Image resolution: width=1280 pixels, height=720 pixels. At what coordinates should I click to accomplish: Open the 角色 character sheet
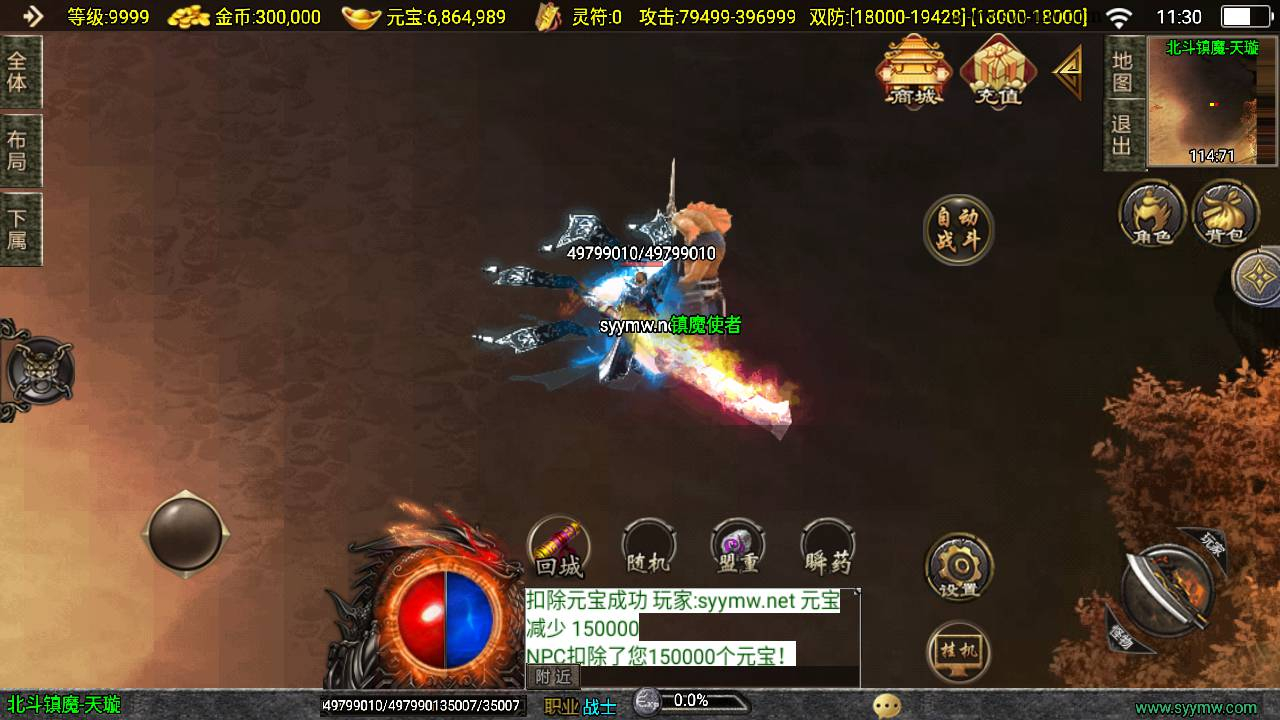[1152, 213]
